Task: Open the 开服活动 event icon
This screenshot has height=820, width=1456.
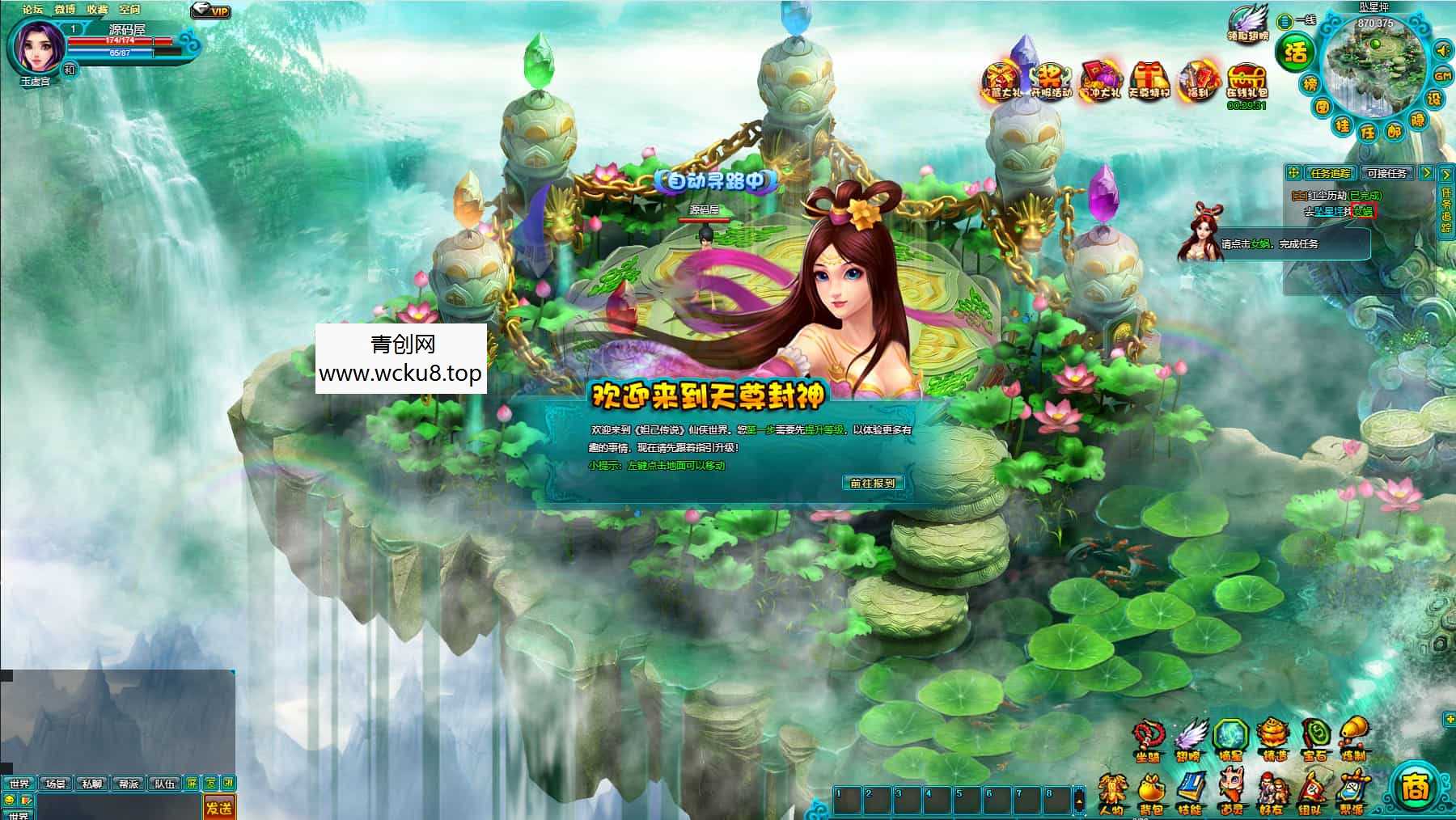Action: tap(1052, 78)
